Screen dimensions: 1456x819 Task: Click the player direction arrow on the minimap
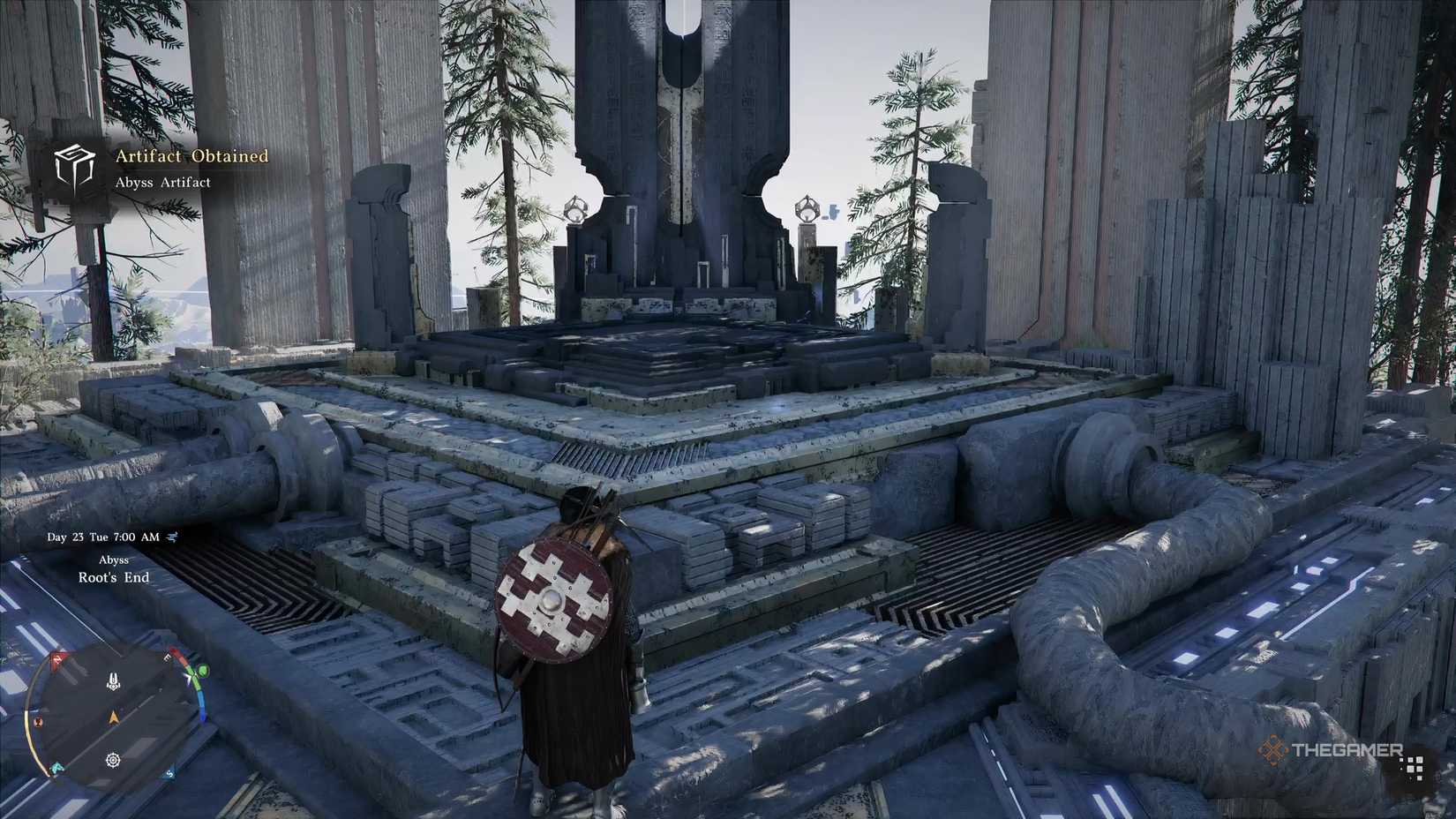[113, 718]
